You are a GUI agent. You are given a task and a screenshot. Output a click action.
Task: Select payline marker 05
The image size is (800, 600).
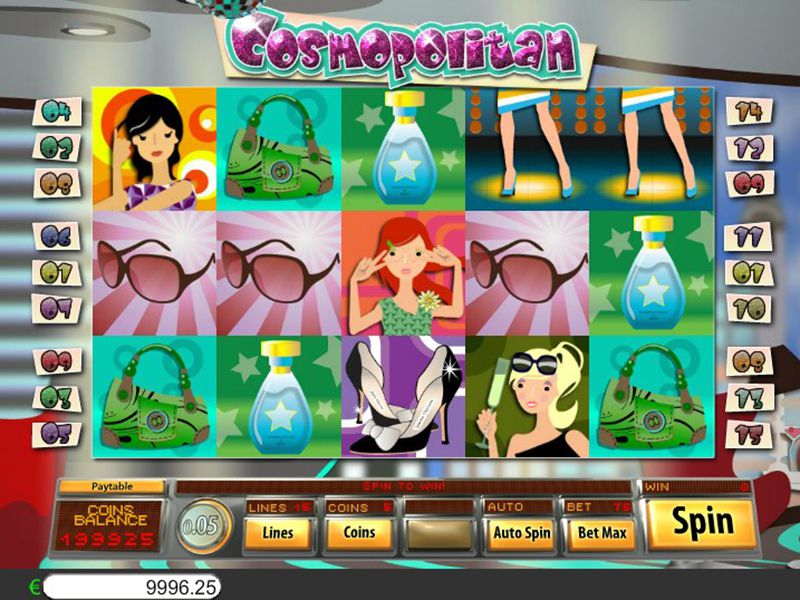(56, 434)
